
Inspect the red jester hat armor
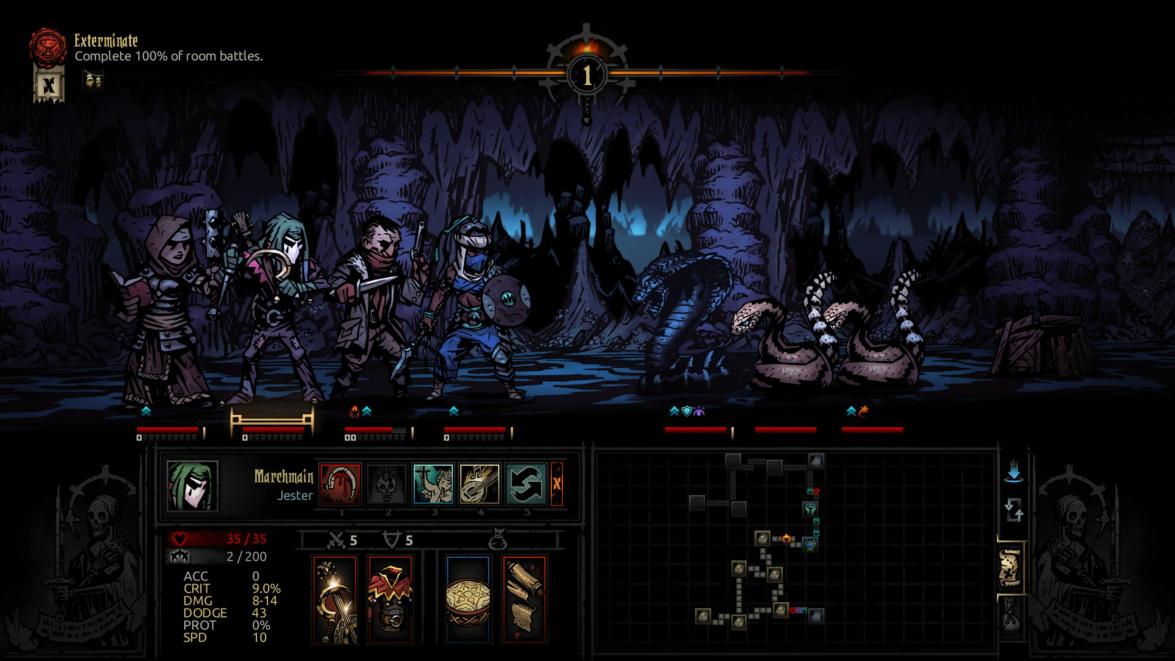coord(390,598)
